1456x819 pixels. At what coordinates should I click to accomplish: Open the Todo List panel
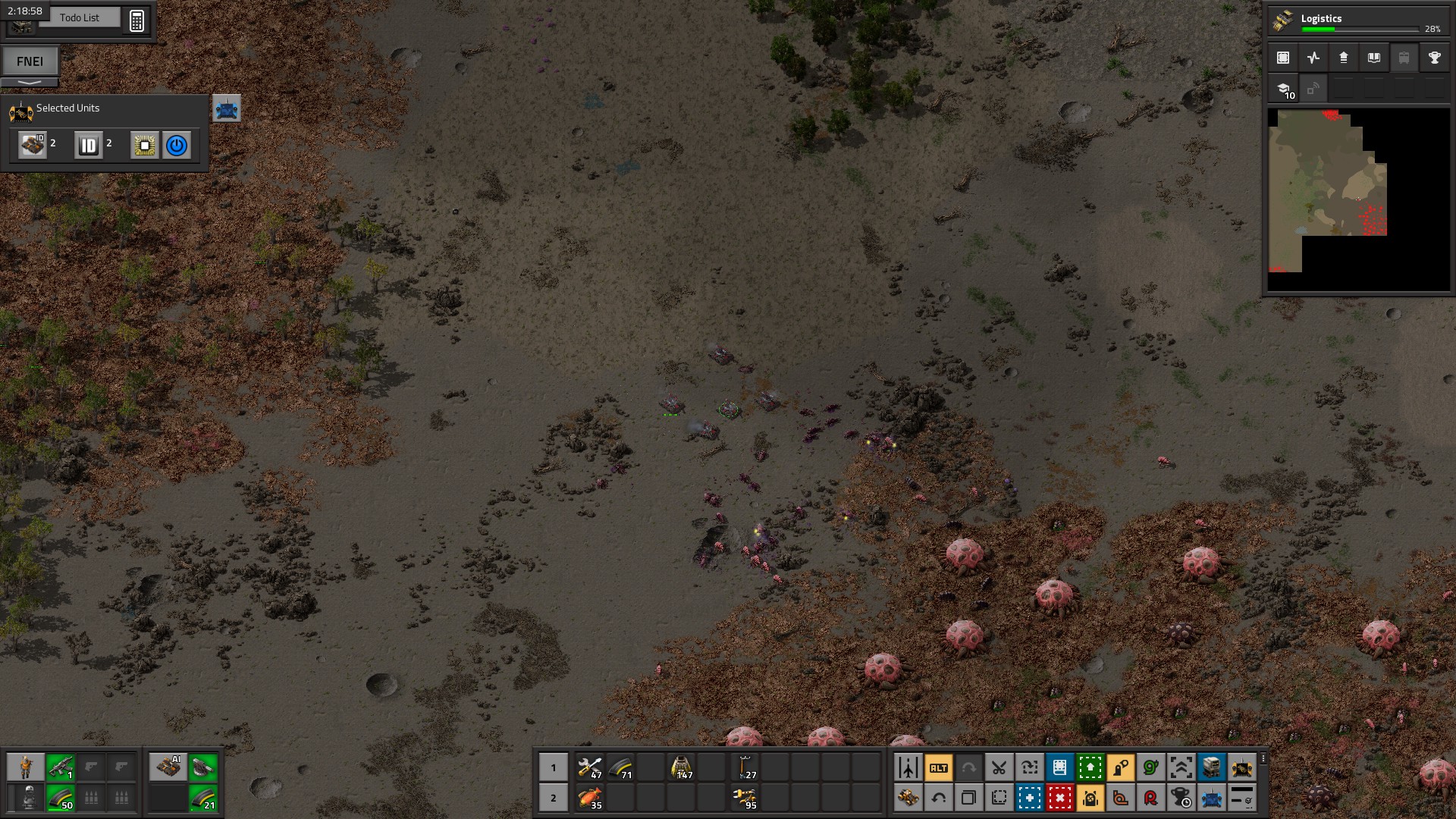(x=79, y=17)
